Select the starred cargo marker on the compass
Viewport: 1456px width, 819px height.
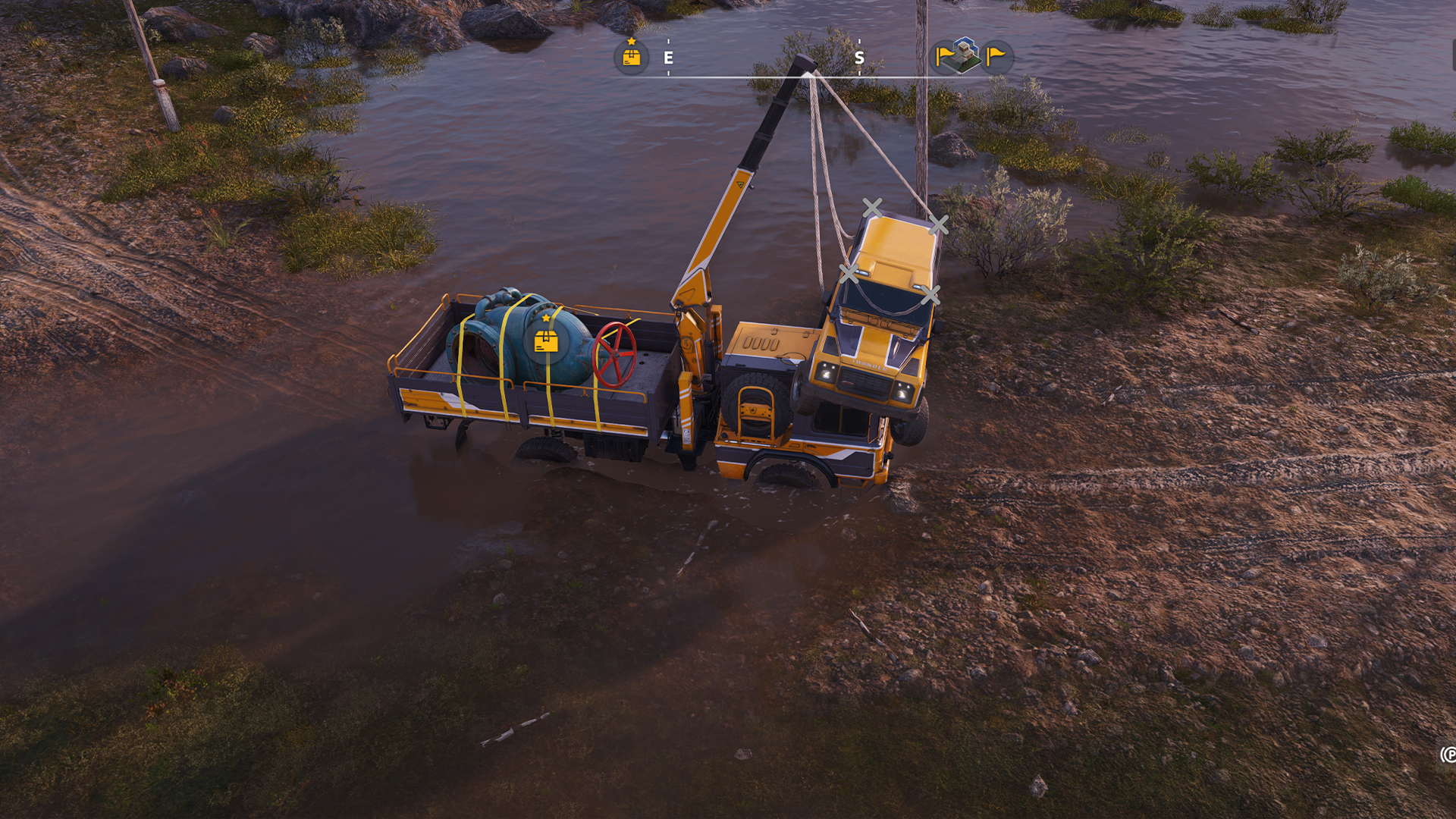pyautogui.click(x=631, y=57)
